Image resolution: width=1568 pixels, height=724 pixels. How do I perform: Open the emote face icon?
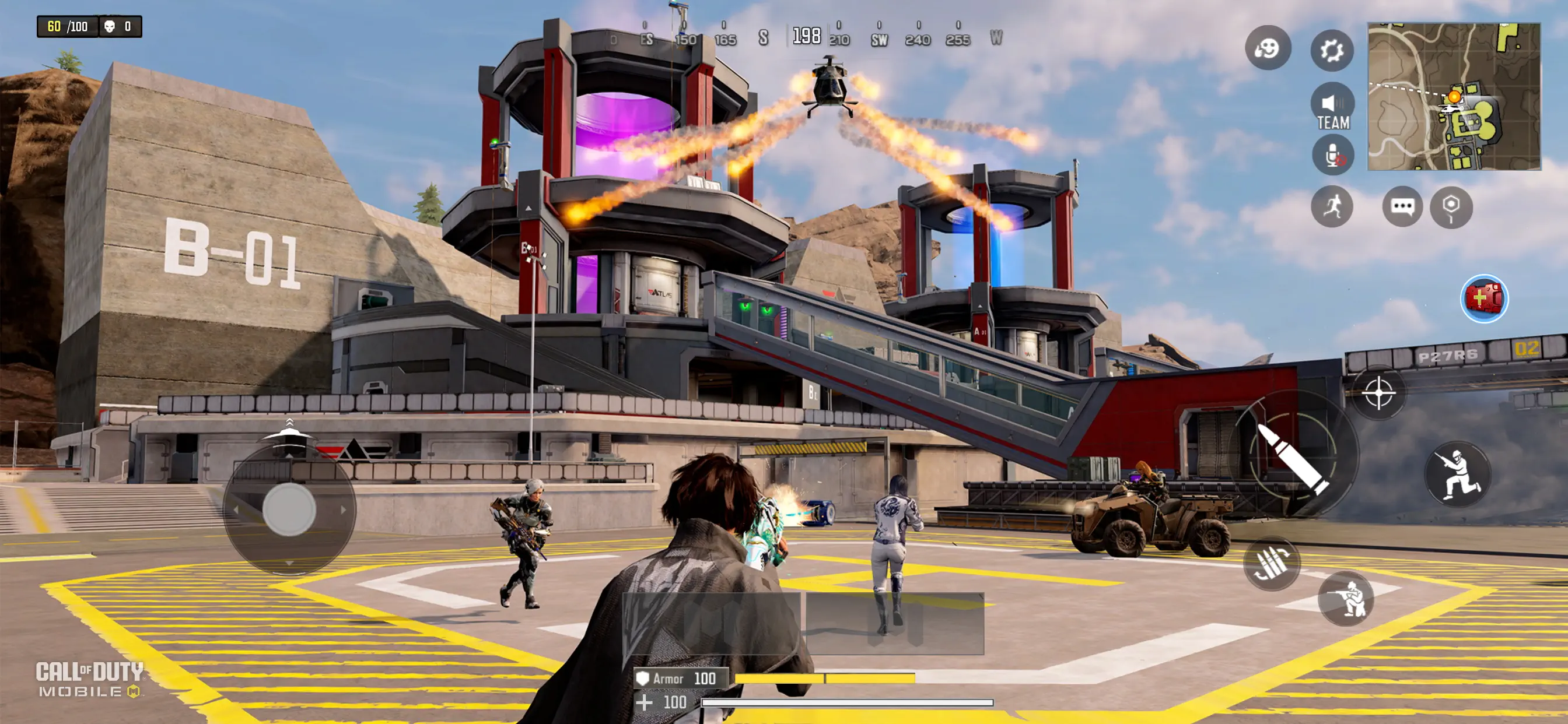pos(1268,48)
